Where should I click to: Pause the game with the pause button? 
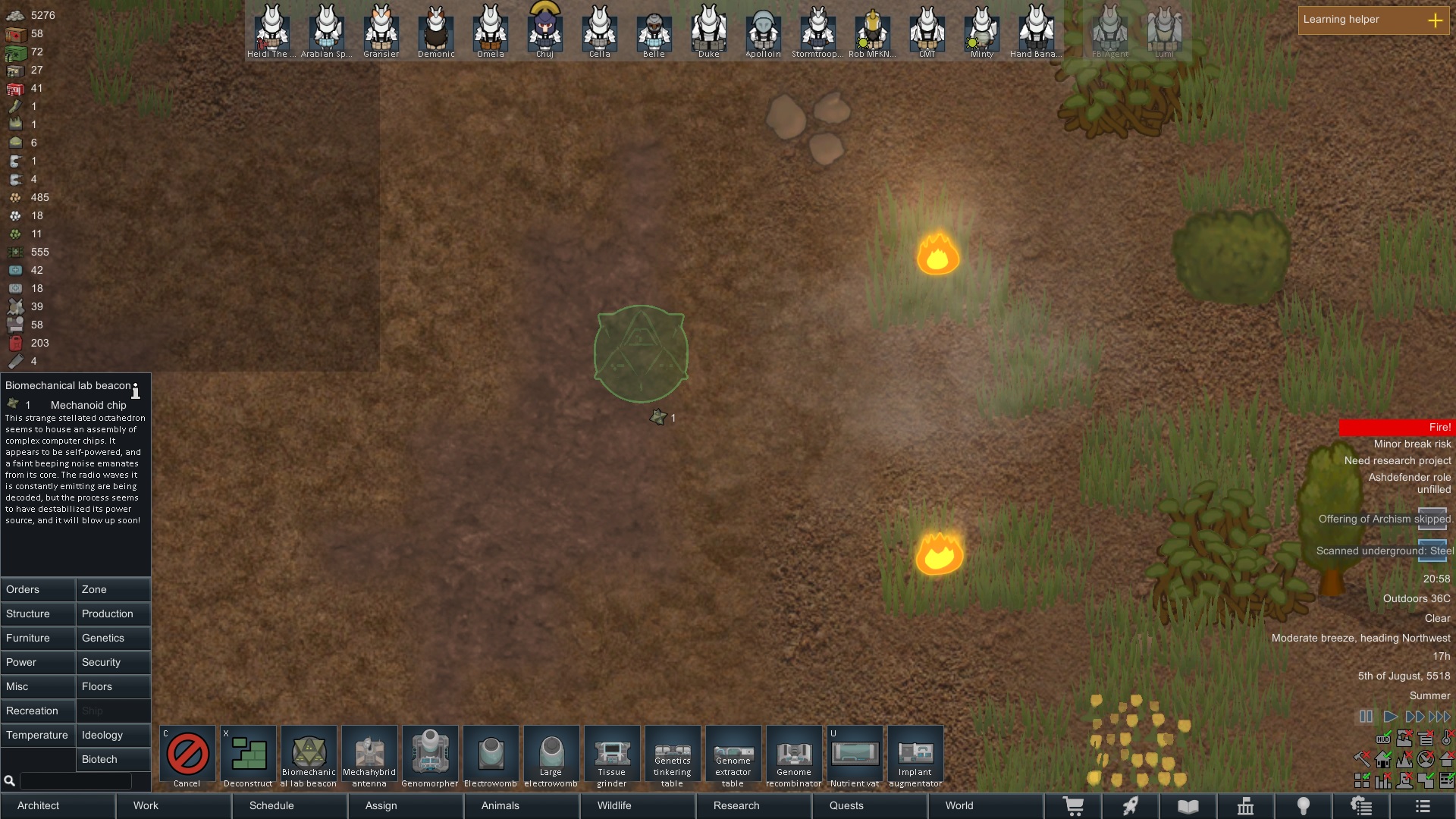click(x=1366, y=717)
